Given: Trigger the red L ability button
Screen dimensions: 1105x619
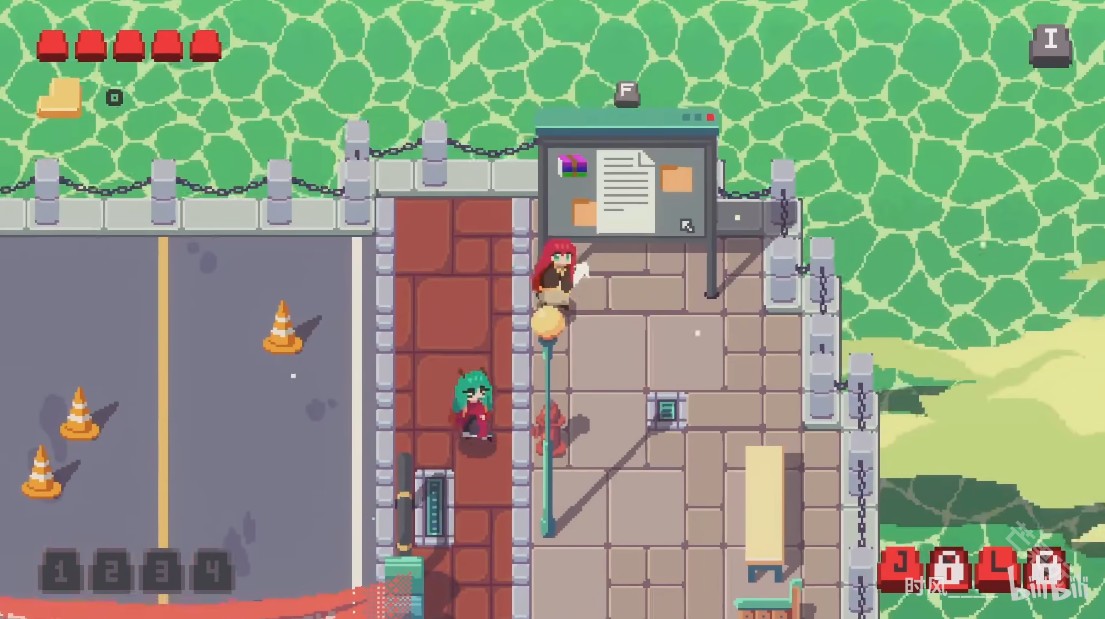Looking at the screenshot, I should (997, 568).
